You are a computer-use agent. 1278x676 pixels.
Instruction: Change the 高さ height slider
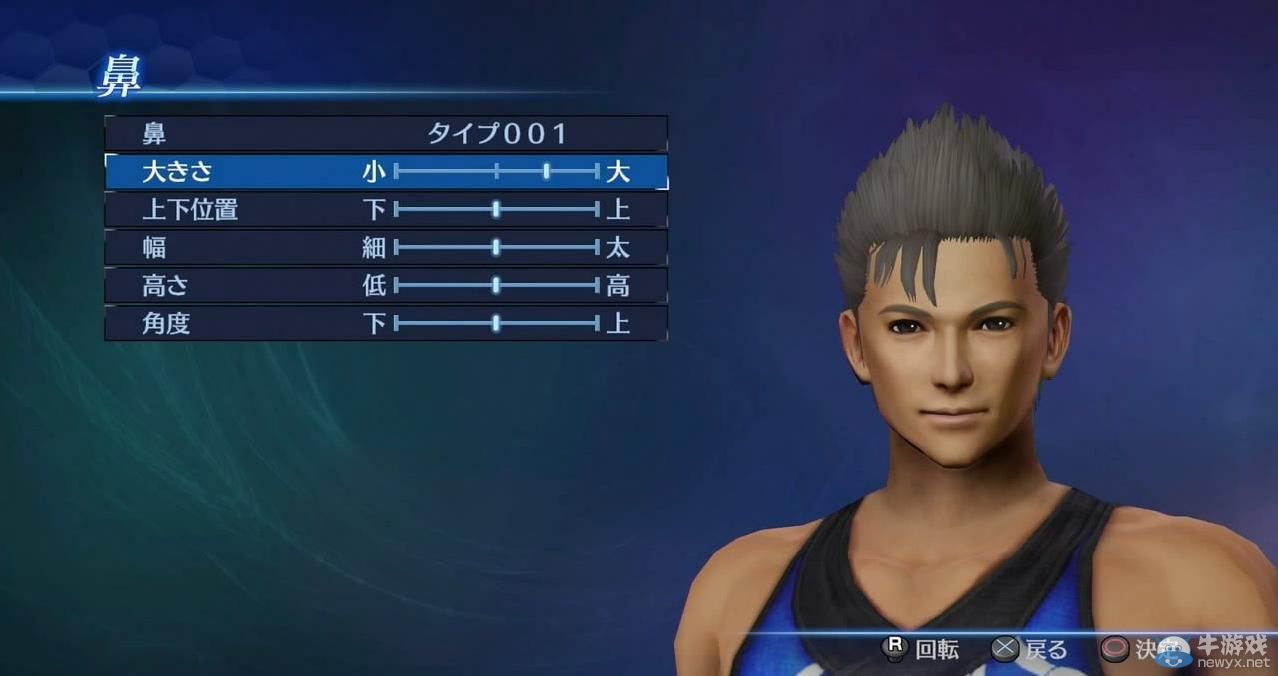(496, 285)
